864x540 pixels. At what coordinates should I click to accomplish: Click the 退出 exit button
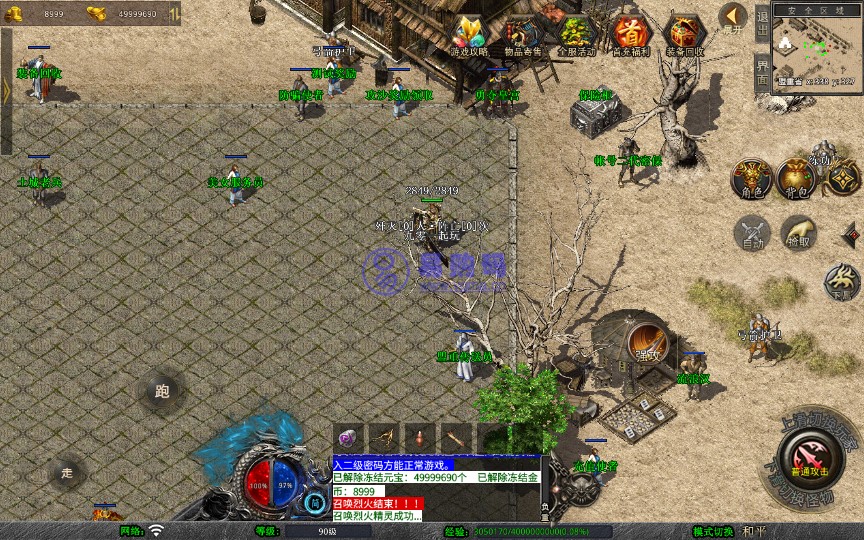(762, 24)
